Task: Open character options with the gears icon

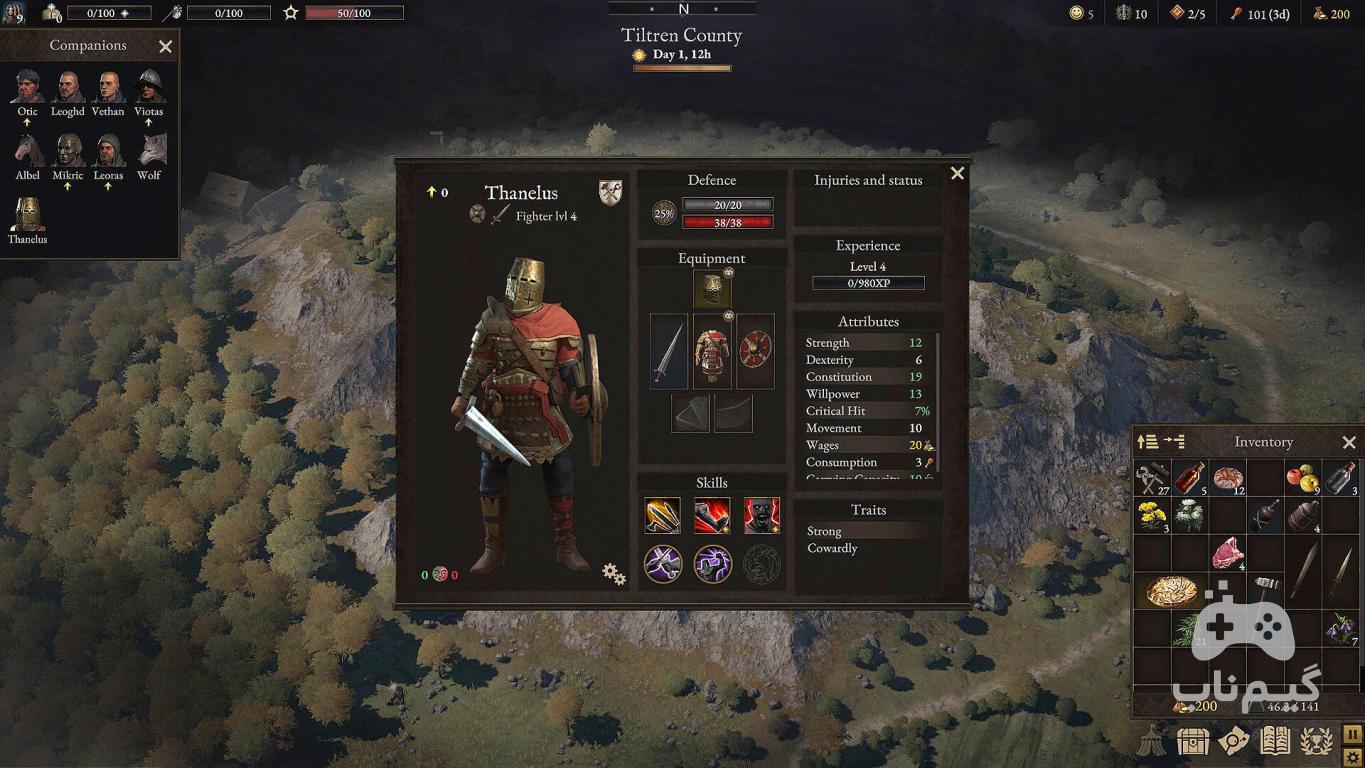Action: click(x=613, y=573)
